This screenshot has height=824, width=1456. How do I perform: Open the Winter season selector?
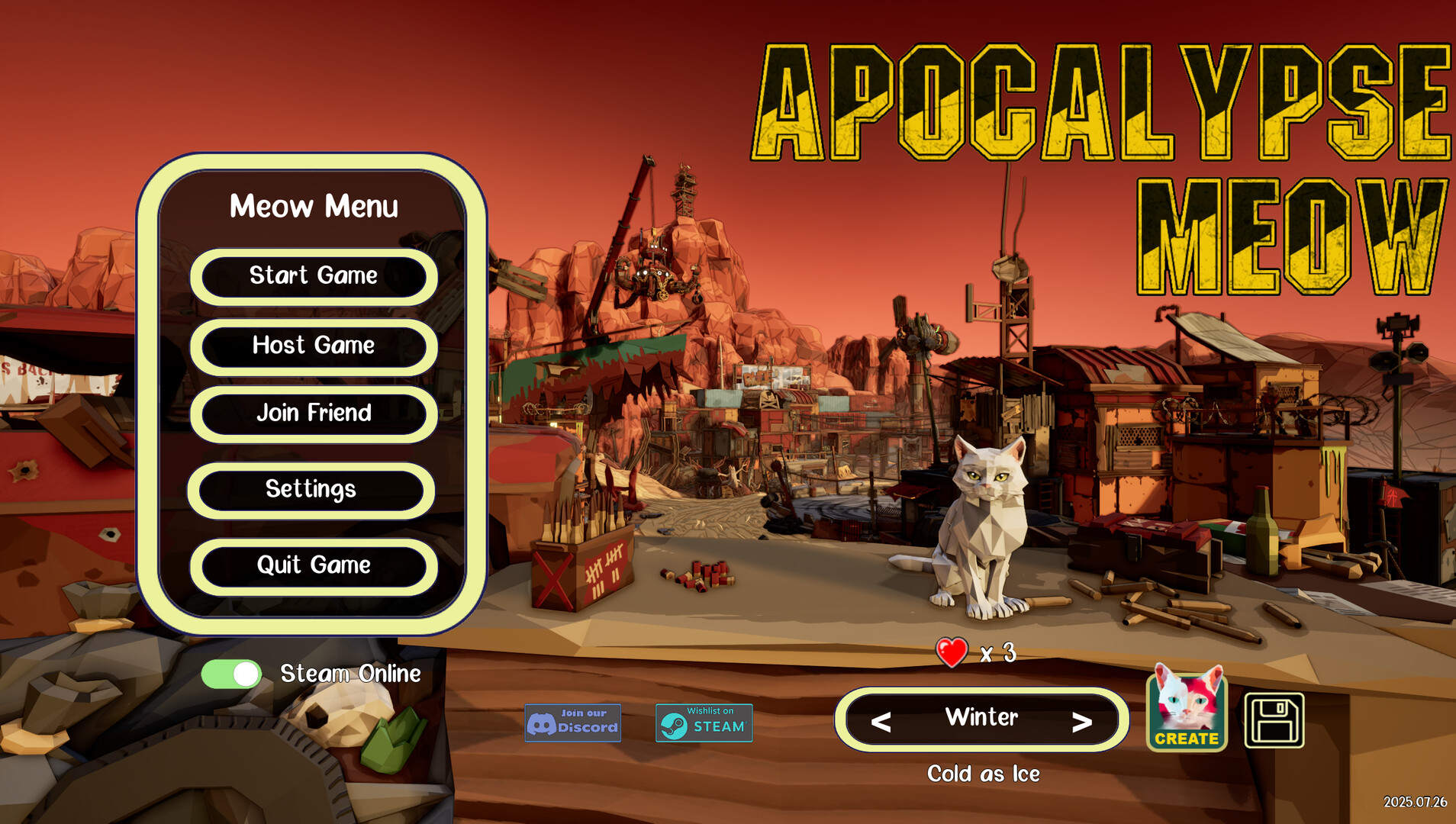(981, 718)
